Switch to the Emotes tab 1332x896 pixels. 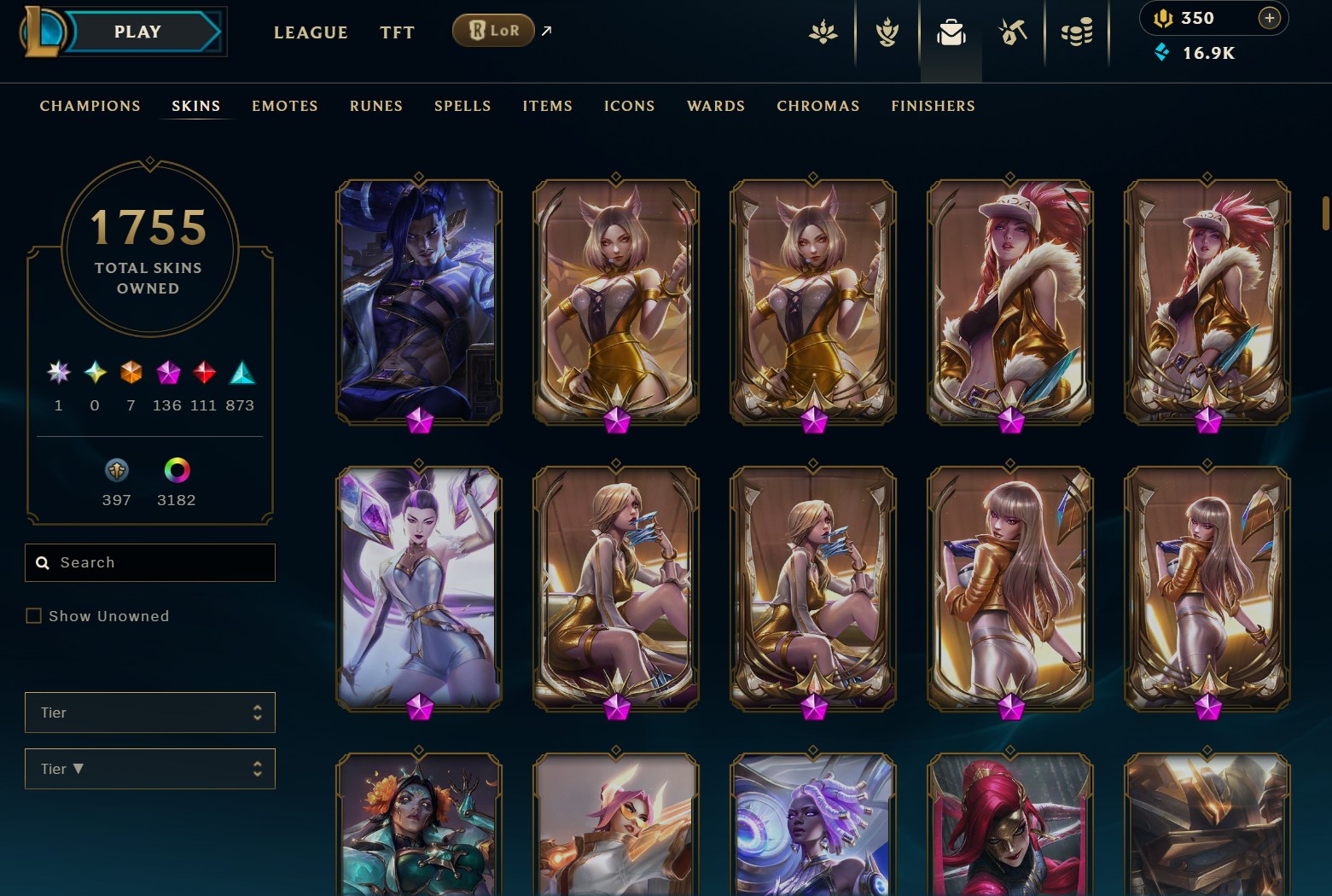click(x=284, y=106)
